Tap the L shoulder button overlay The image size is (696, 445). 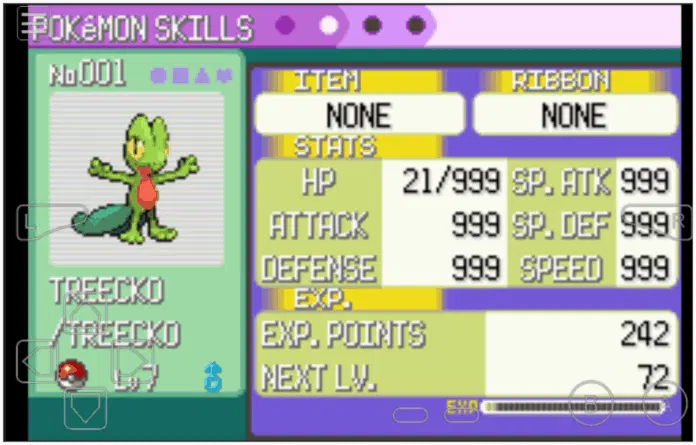pyautogui.click(x=48, y=222)
